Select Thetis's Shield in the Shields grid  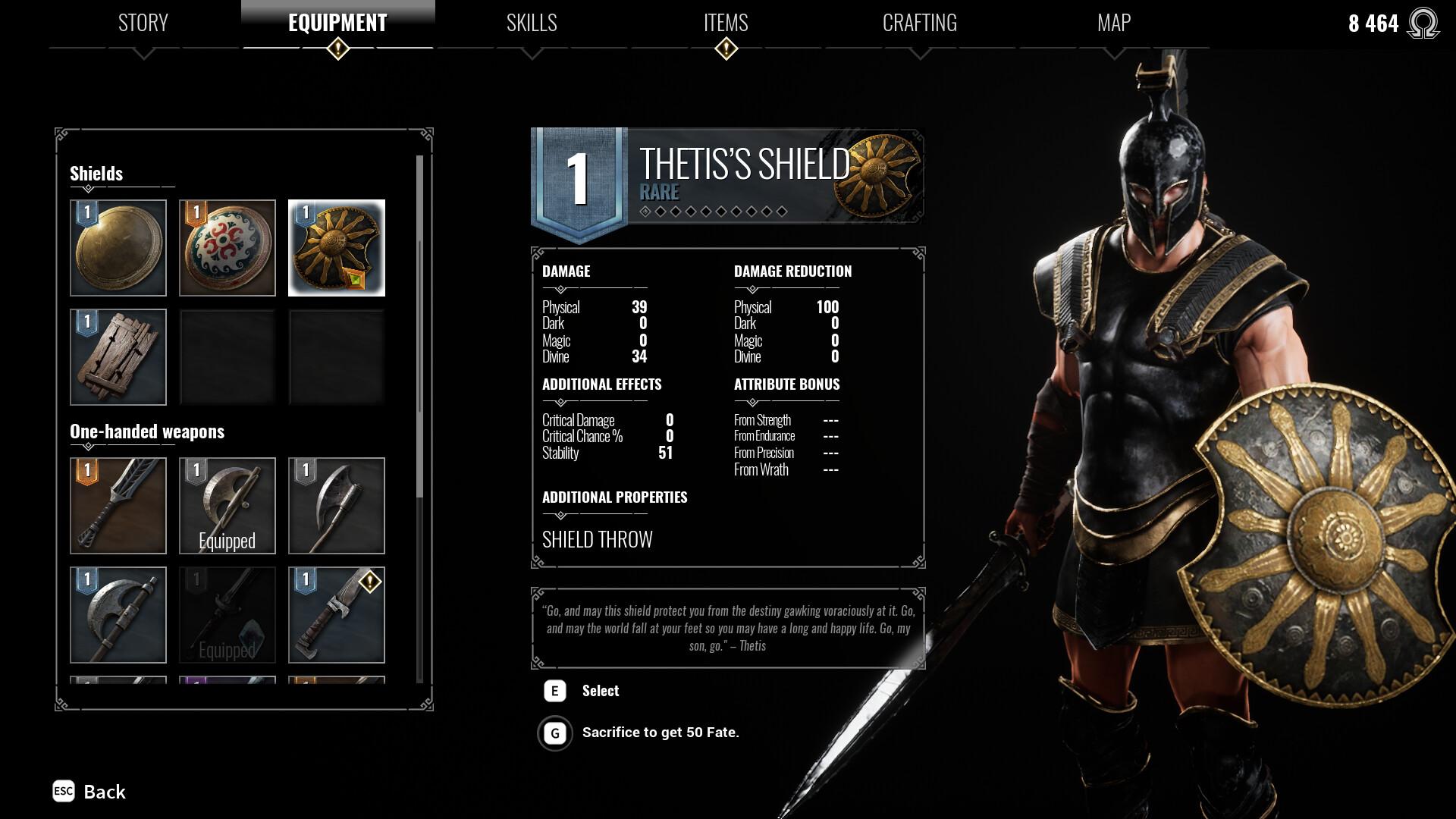pyautogui.click(x=337, y=248)
